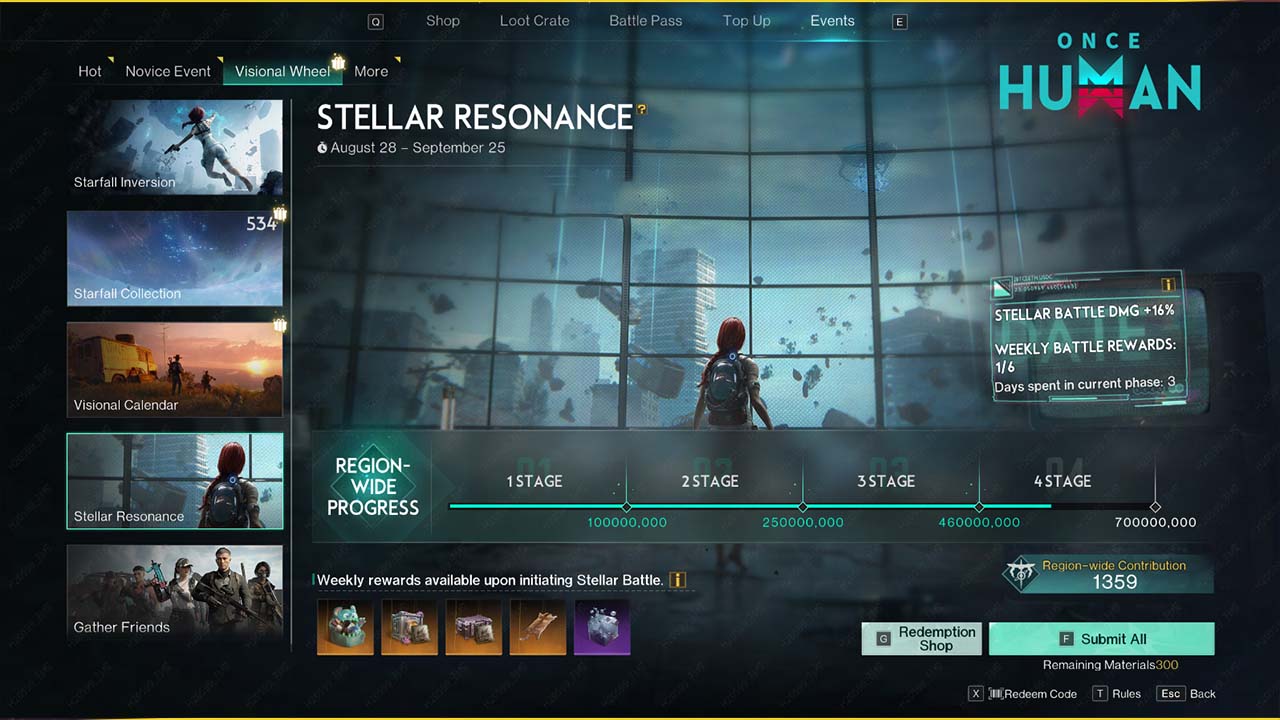Inspect the monster-mouth chest reward
The image size is (1280, 720).
click(x=345, y=627)
